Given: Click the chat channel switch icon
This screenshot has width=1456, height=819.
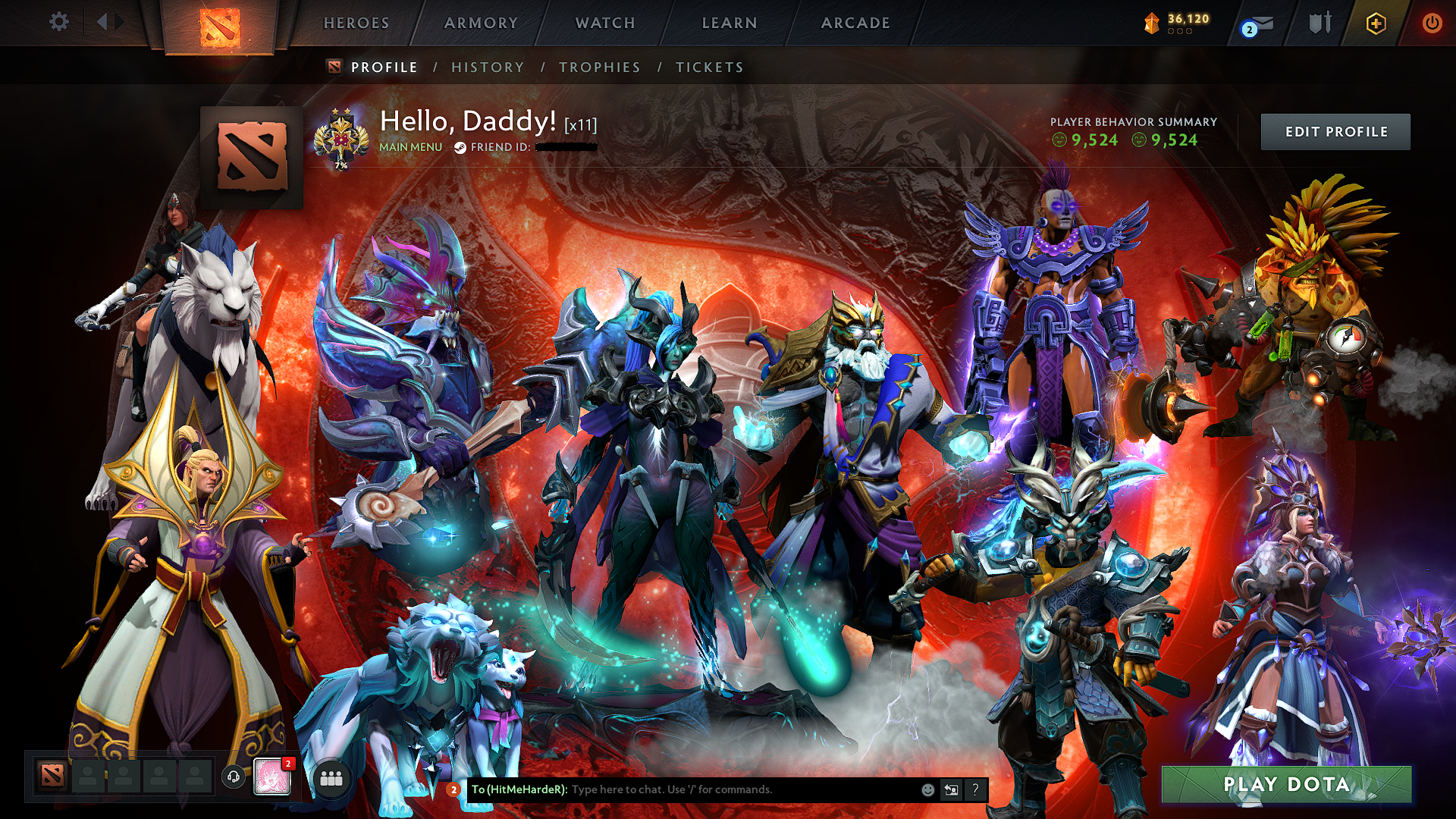Looking at the screenshot, I should pos(951,790).
